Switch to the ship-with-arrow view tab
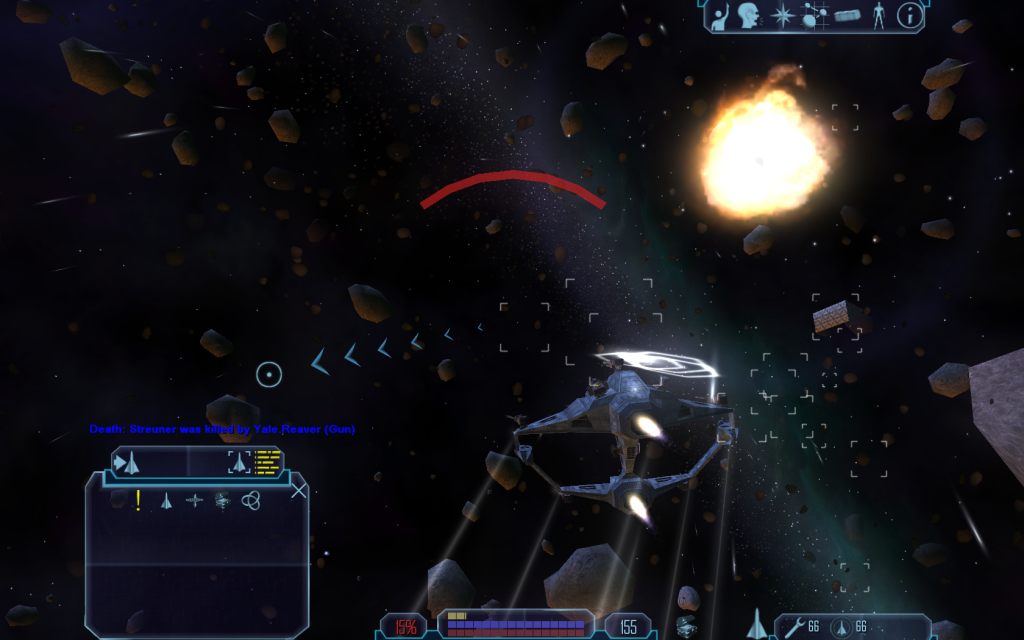 pyautogui.click(x=129, y=462)
